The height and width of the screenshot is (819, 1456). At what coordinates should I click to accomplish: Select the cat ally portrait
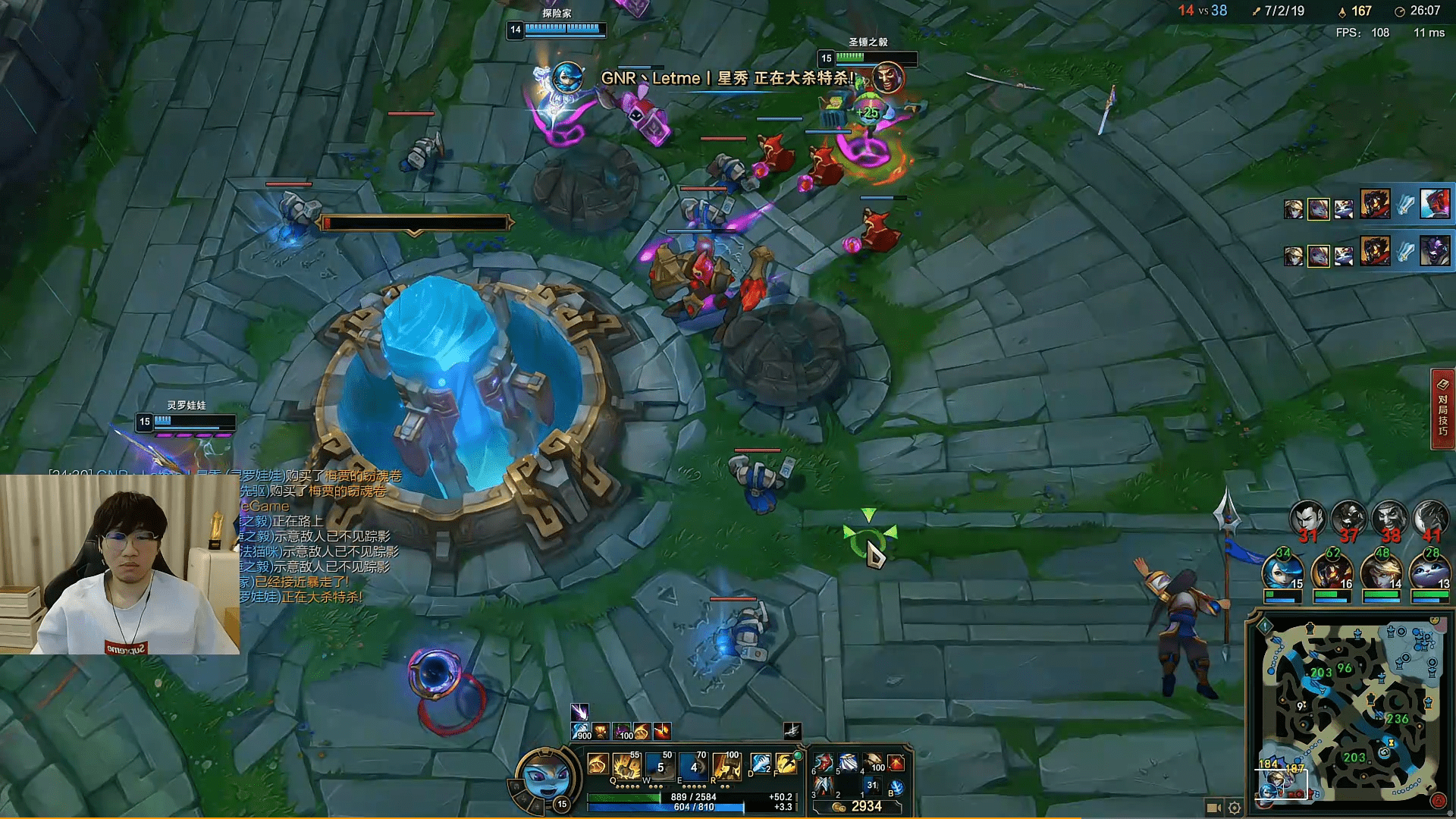1429,572
